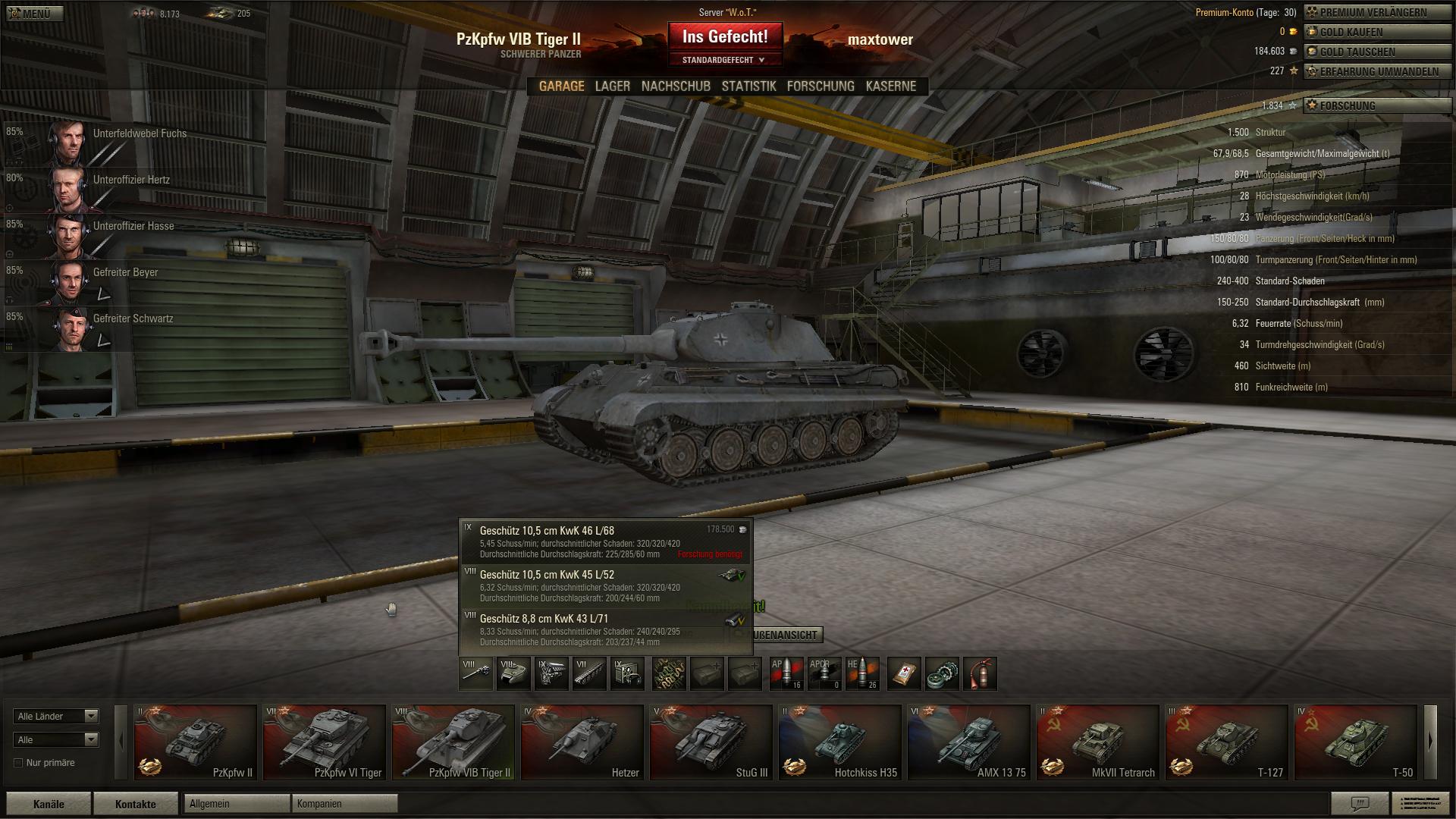1456x819 pixels.
Task: Pick the Hetzer tank from carousel
Action: coord(582,742)
